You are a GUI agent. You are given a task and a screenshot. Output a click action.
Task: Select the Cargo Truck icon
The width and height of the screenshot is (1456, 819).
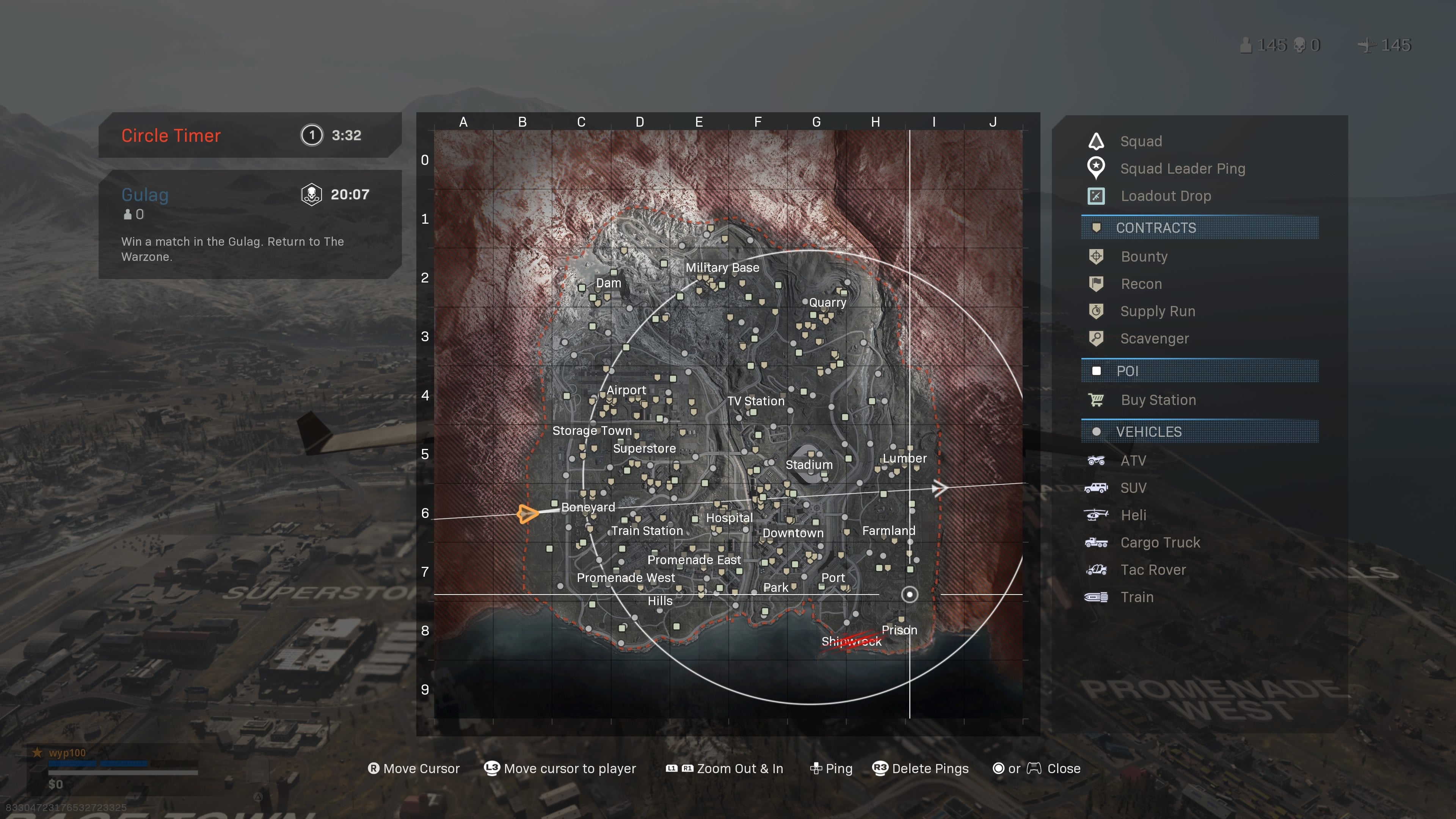point(1095,542)
